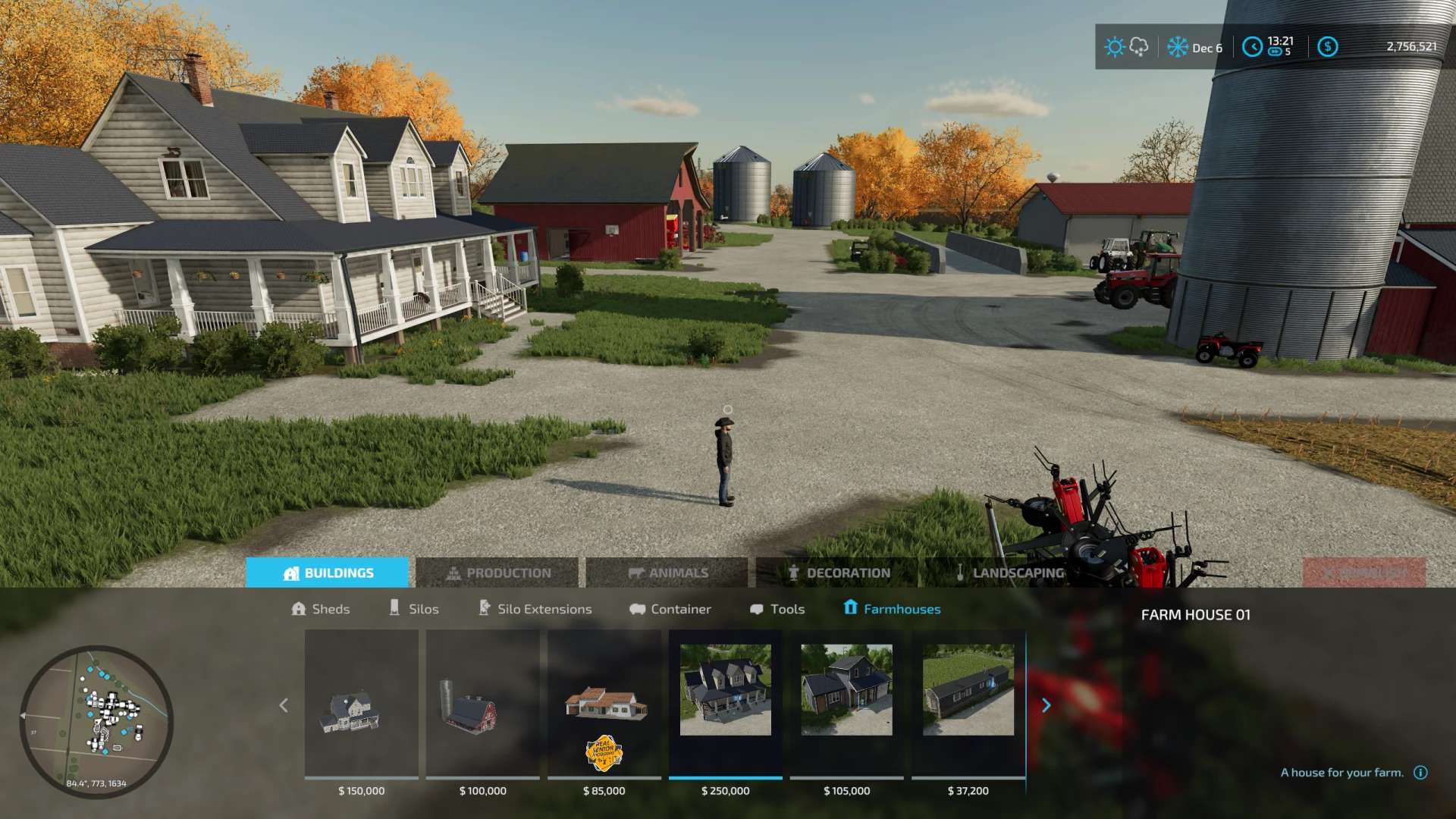Select the Tools subcategory
Viewport: 1456px width, 819px height.
click(x=777, y=609)
